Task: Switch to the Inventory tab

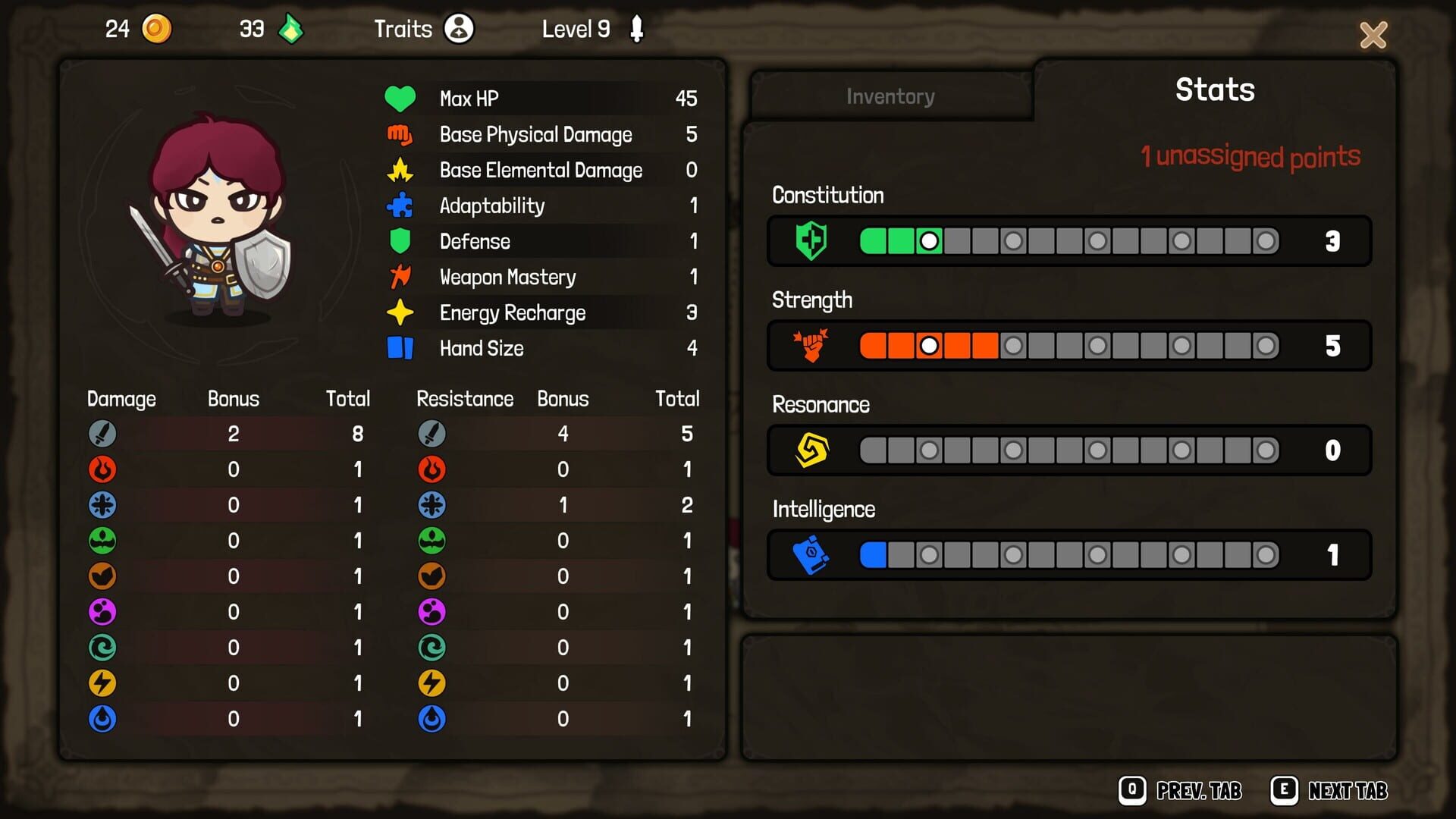Action: pos(890,96)
